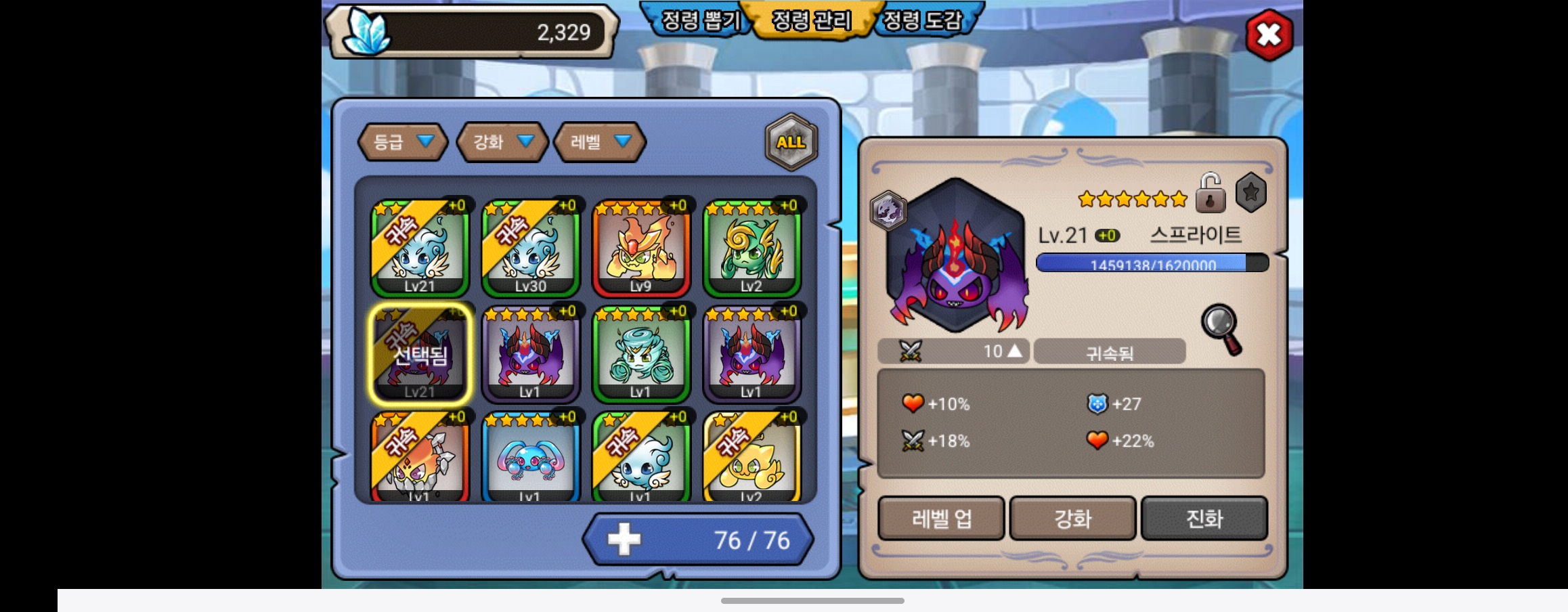Choose the teal swirl wind spirit

[x=641, y=353]
